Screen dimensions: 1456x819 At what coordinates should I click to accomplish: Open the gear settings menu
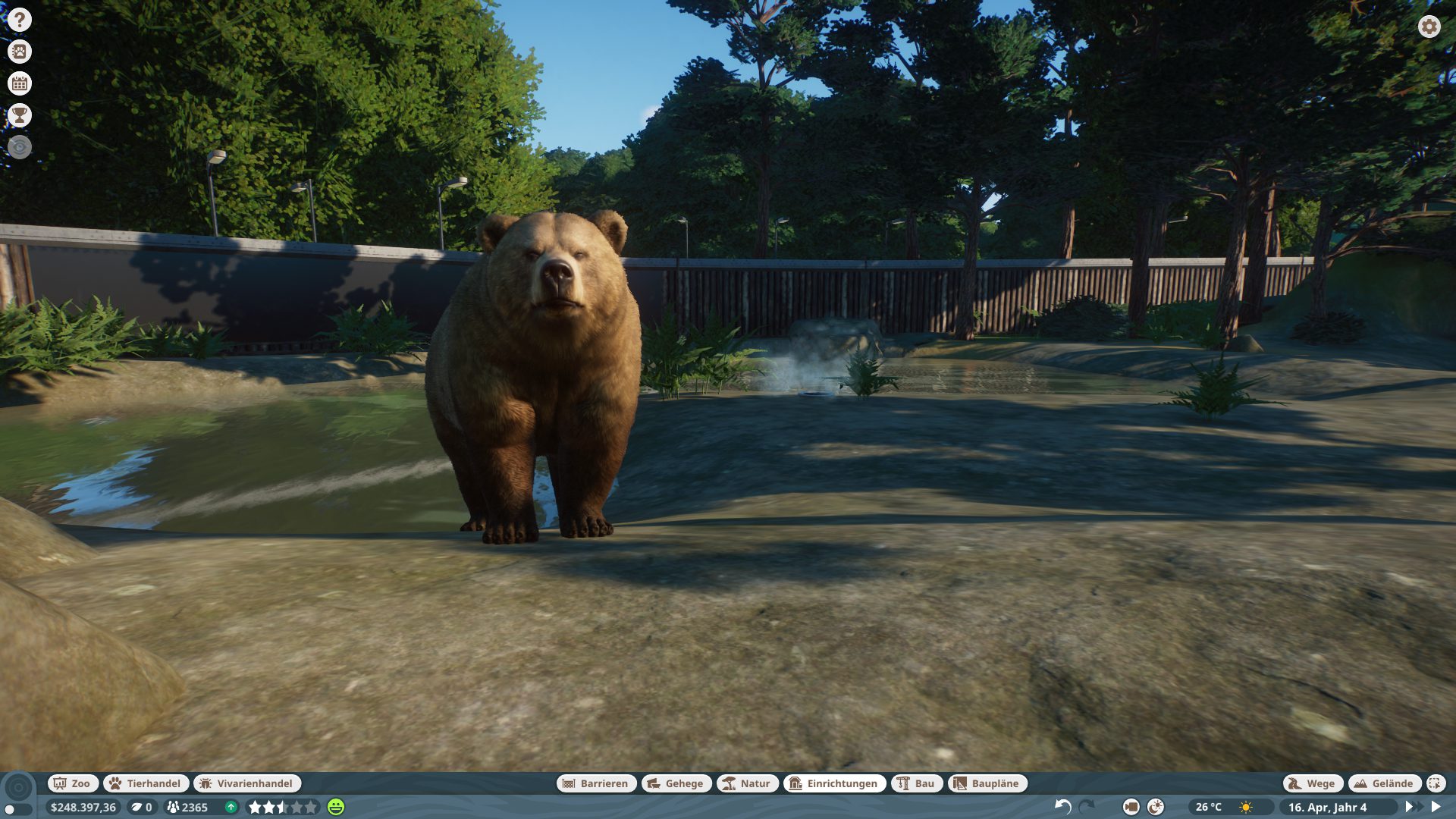tap(1429, 27)
